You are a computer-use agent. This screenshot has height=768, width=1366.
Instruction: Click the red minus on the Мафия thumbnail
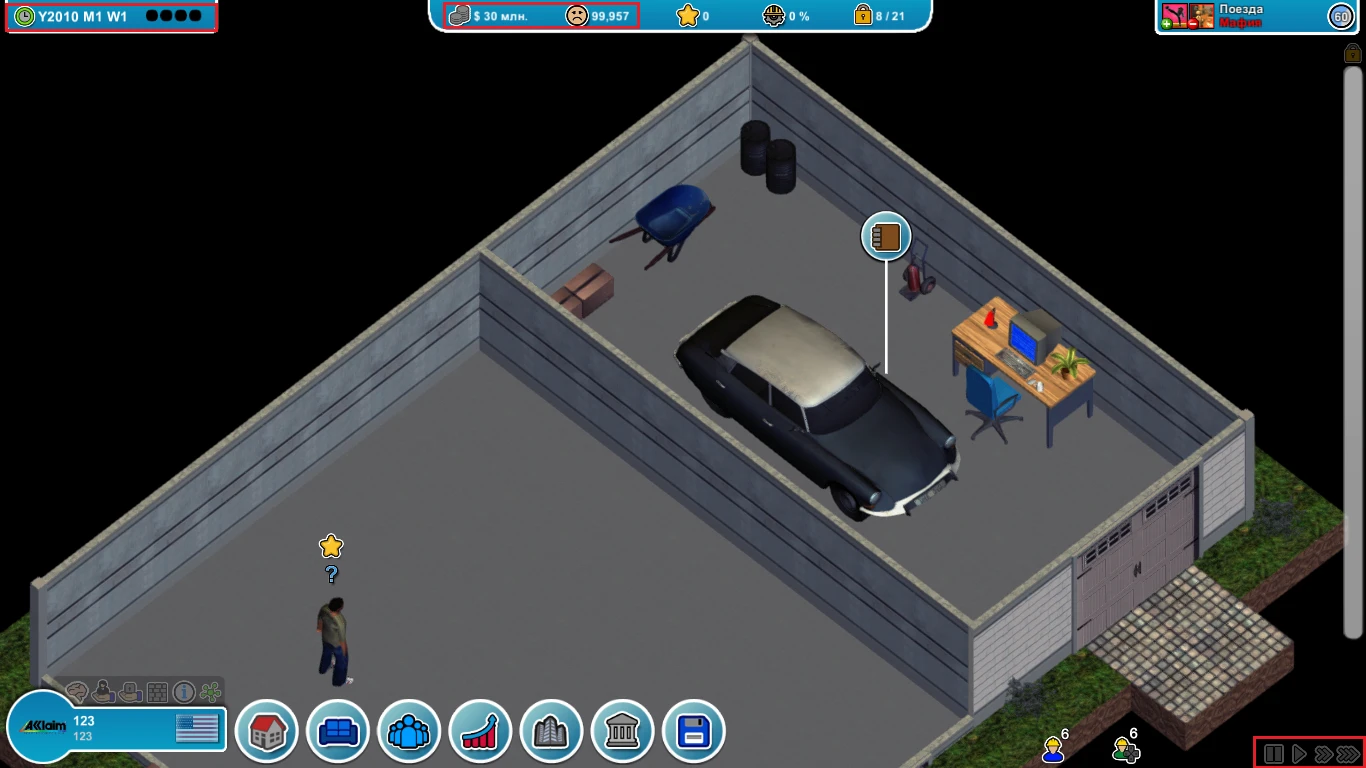(1193, 23)
